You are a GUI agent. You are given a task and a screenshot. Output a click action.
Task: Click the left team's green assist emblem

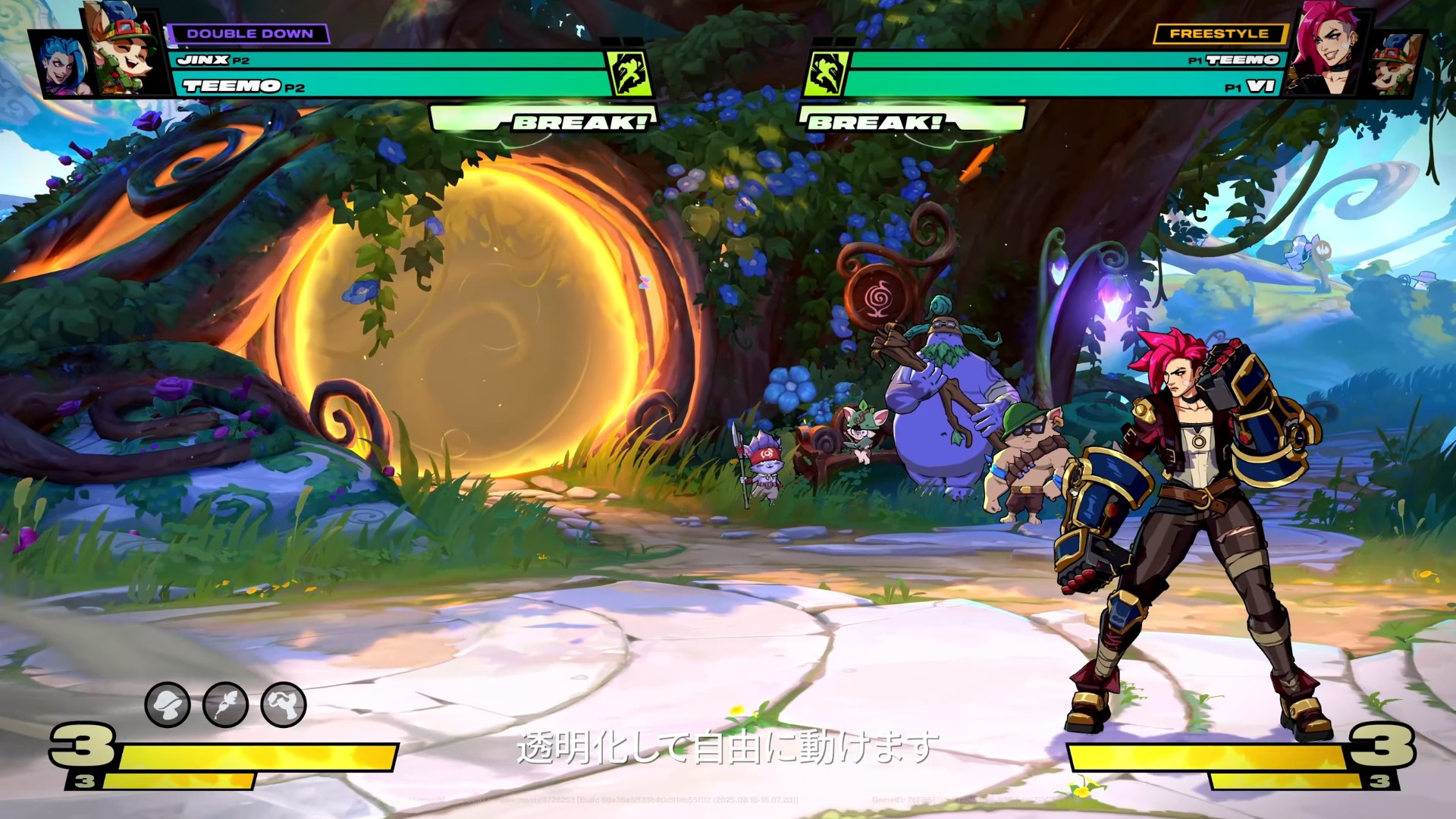point(629,74)
